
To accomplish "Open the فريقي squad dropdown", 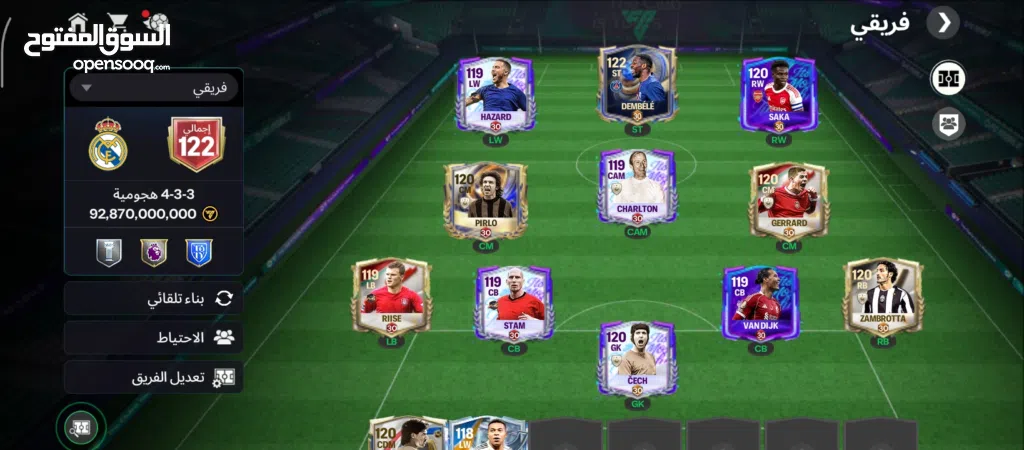I will click(x=155, y=88).
